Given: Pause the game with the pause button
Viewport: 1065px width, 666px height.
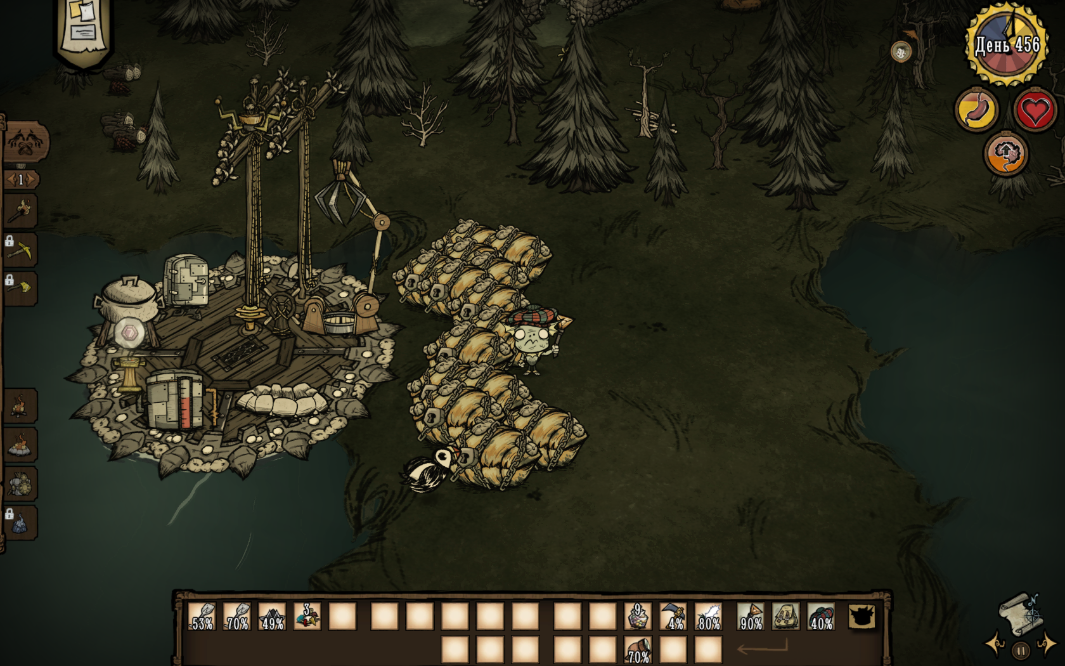Looking at the screenshot, I should [x=1020, y=651].
